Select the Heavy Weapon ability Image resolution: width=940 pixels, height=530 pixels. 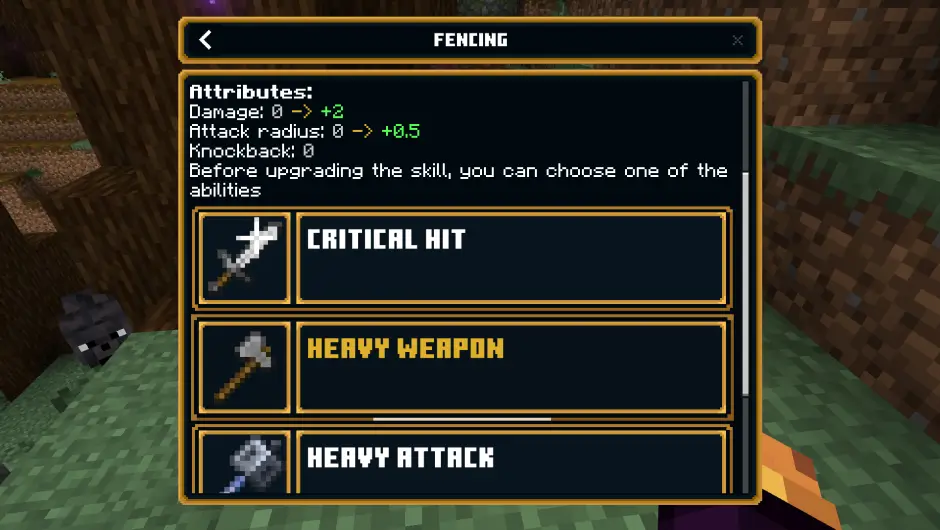tap(511, 367)
